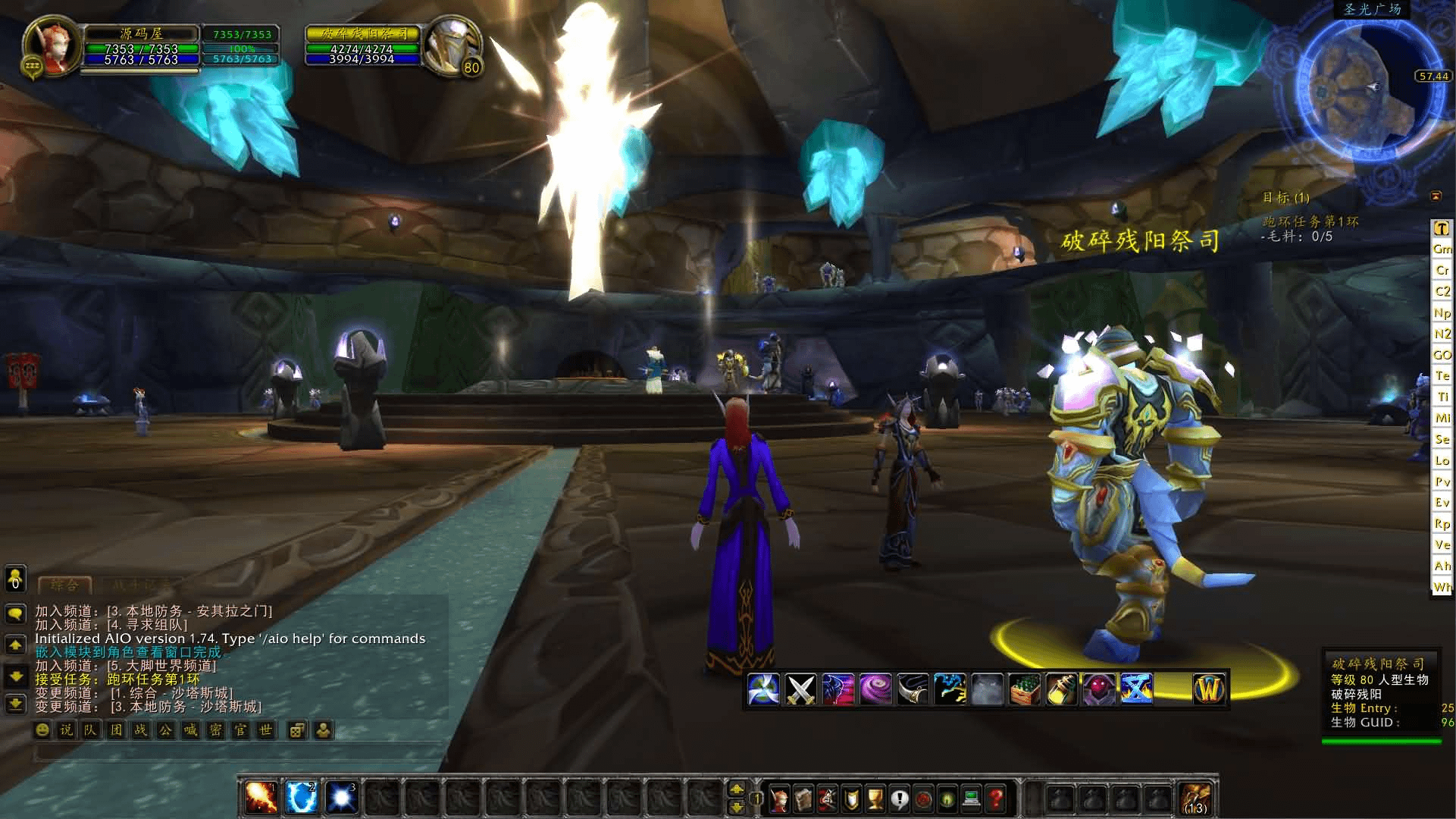This screenshot has height=819, width=1456.
Task: Open the main backpack bag slot
Action: (x=1196, y=799)
